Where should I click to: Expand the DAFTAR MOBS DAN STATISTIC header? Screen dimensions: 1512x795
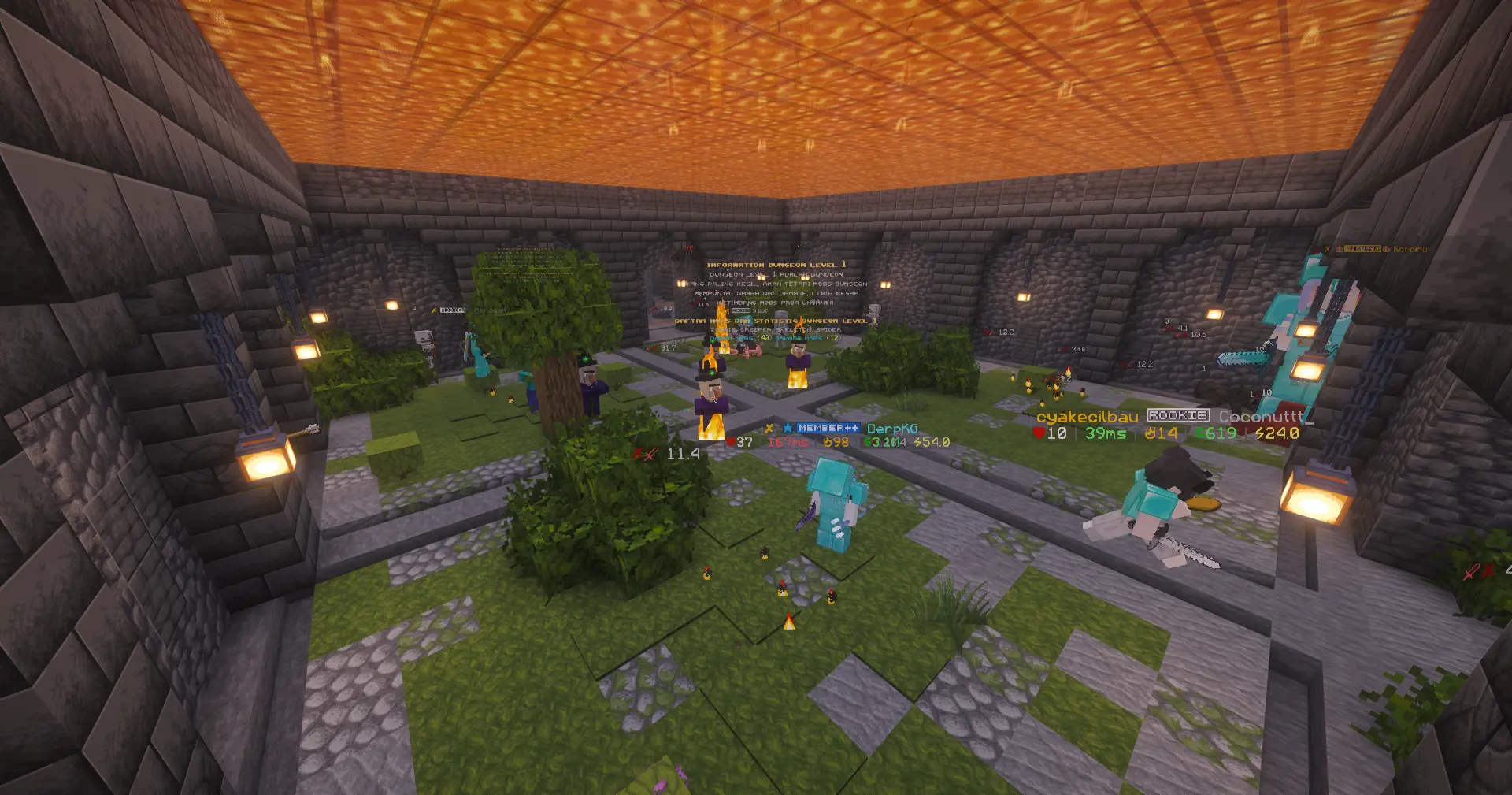coord(774,321)
